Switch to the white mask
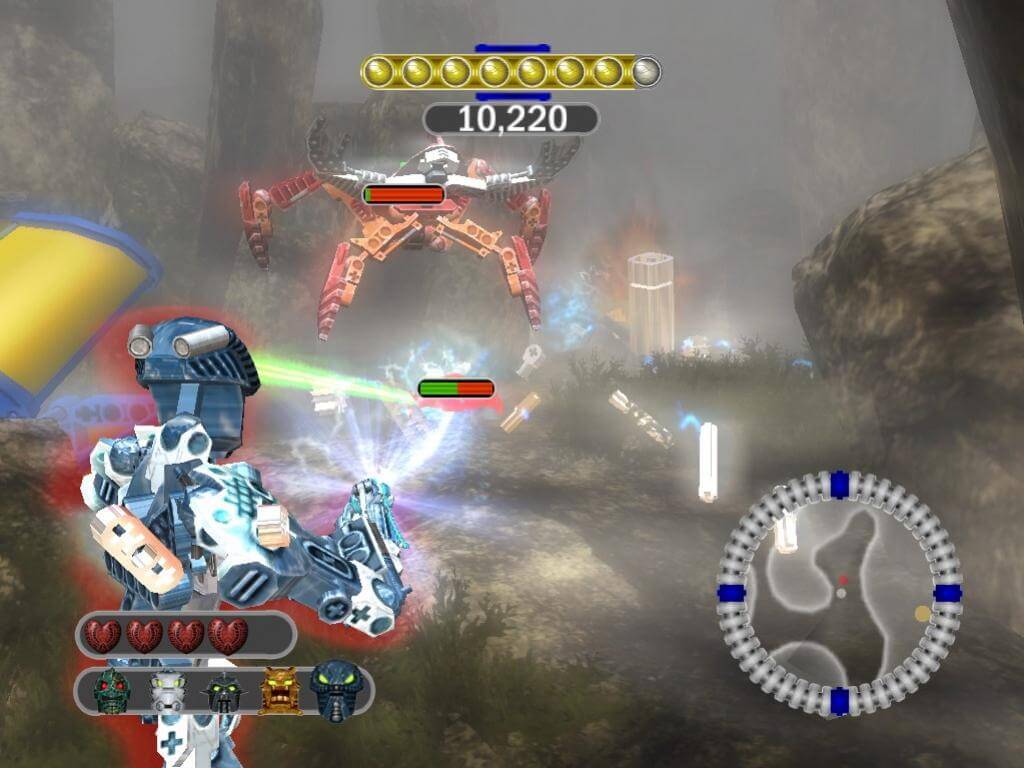Image resolution: width=1024 pixels, height=768 pixels. 167,691
